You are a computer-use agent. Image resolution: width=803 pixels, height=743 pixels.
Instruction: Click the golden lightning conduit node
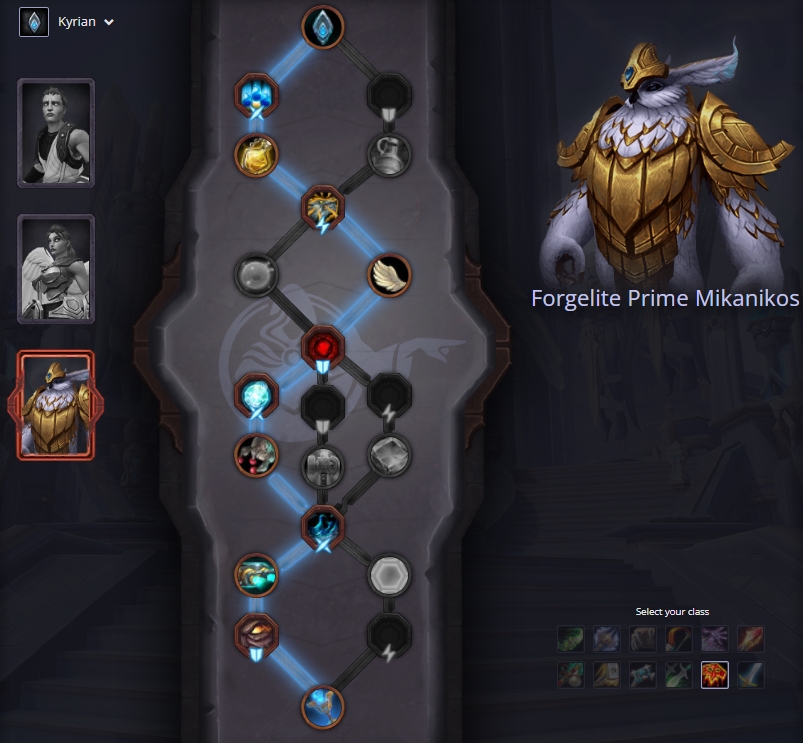[x=323, y=207]
